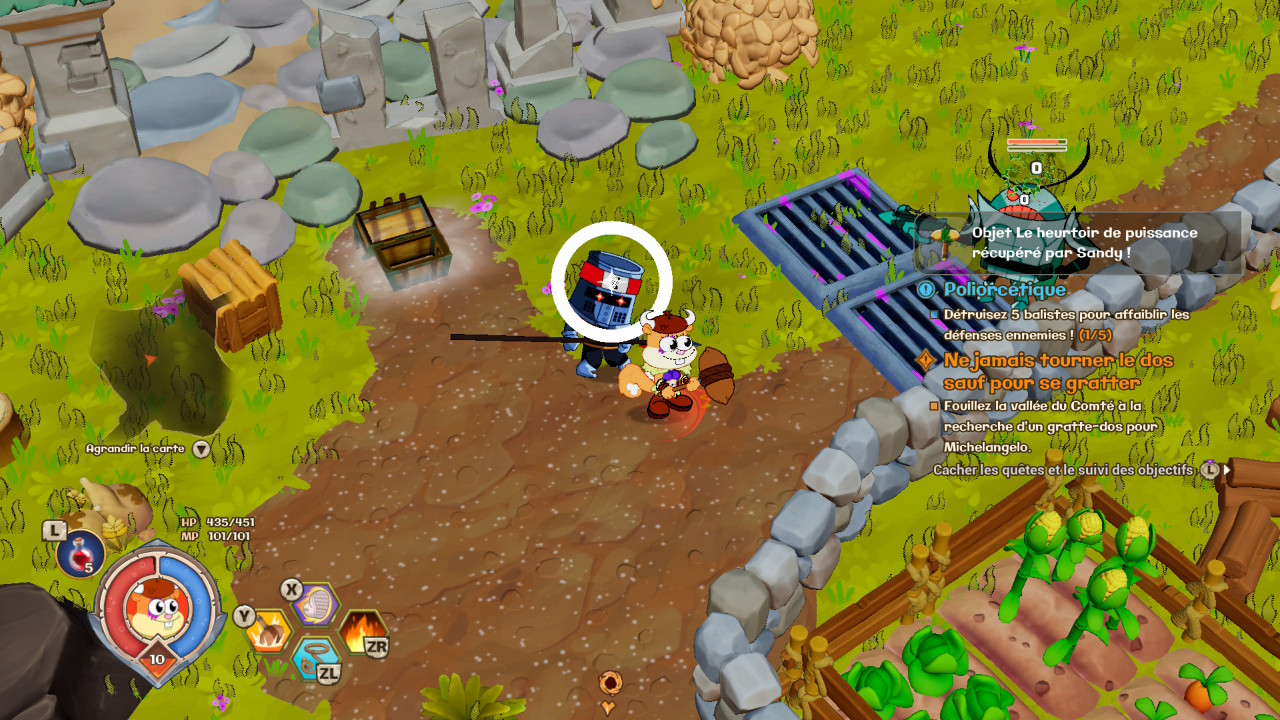Hide quests via Cacher les quêtes

[x=1063, y=469]
